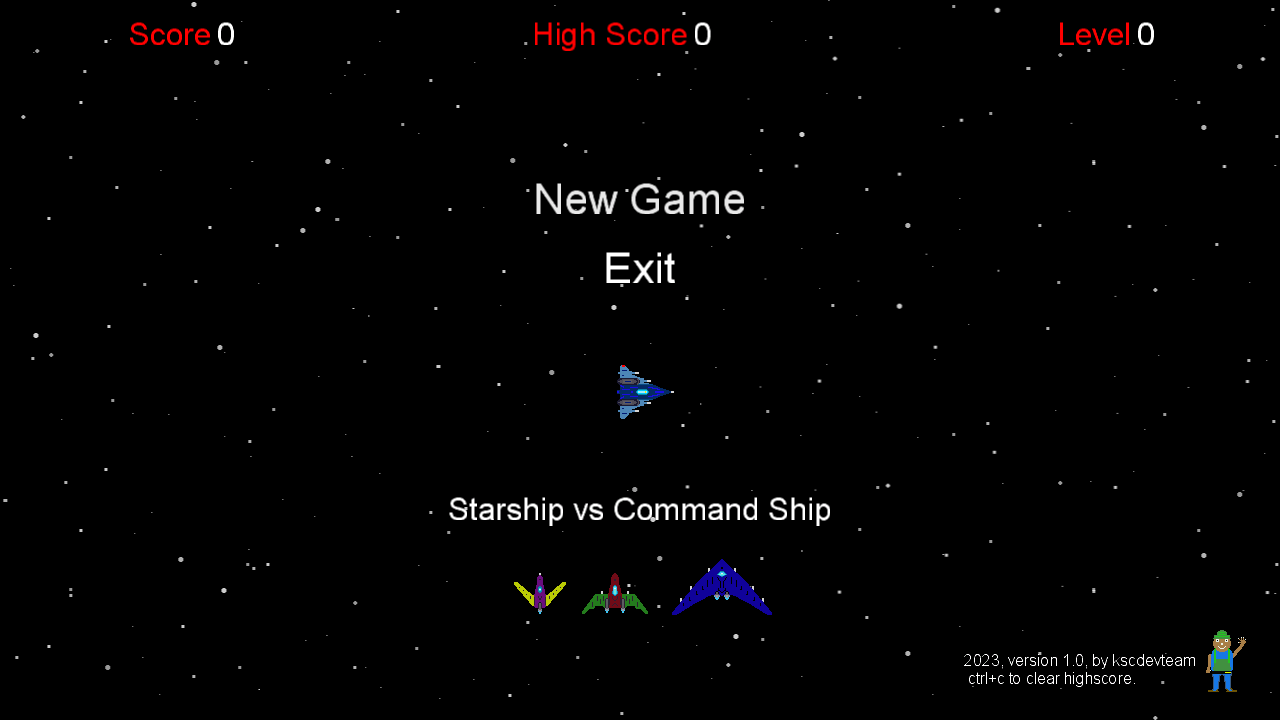Viewport: 1280px width, 720px height.
Task: Click the purple ship with yellow wings
Action: [x=540, y=591]
